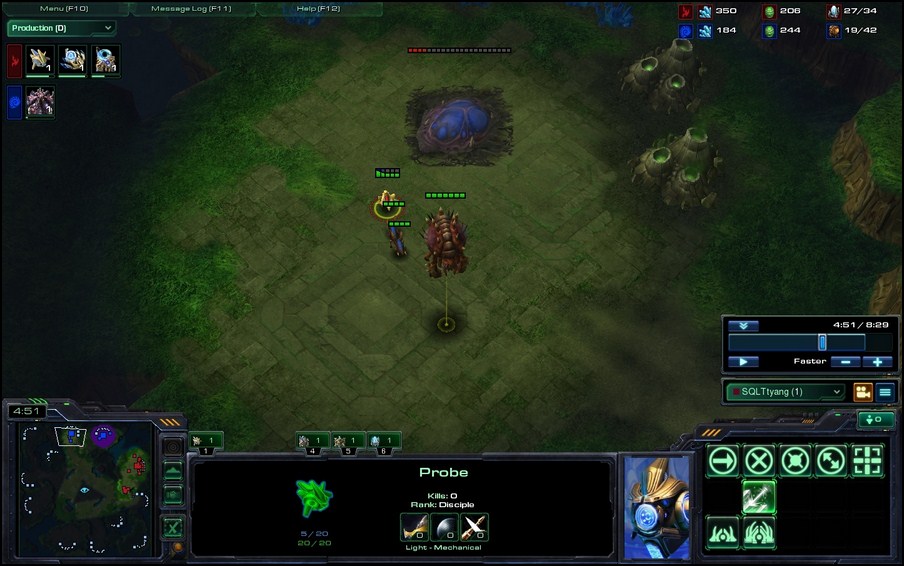Activate the Gather resources command
This screenshot has height=566, width=904.
[759, 496]
